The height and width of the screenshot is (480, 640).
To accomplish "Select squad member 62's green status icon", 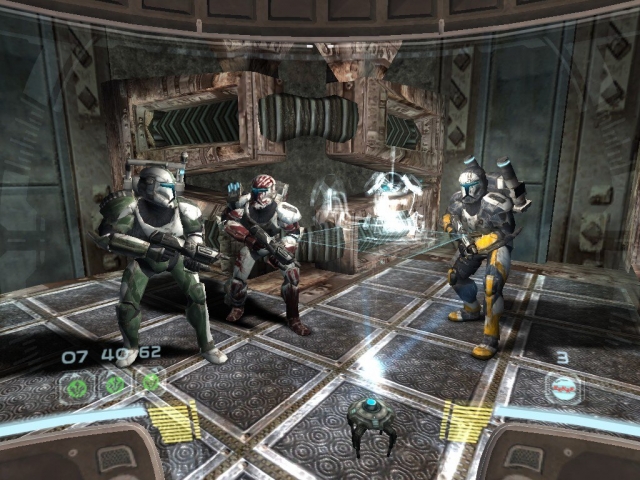I will [150, 382].
